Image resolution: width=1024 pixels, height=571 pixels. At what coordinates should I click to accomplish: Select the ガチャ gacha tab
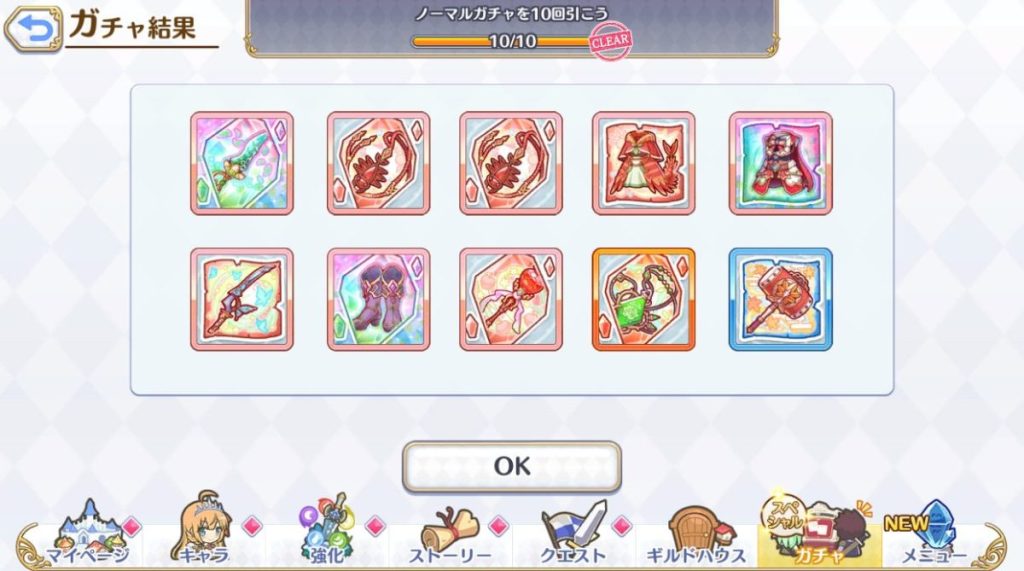coord(817,535)
